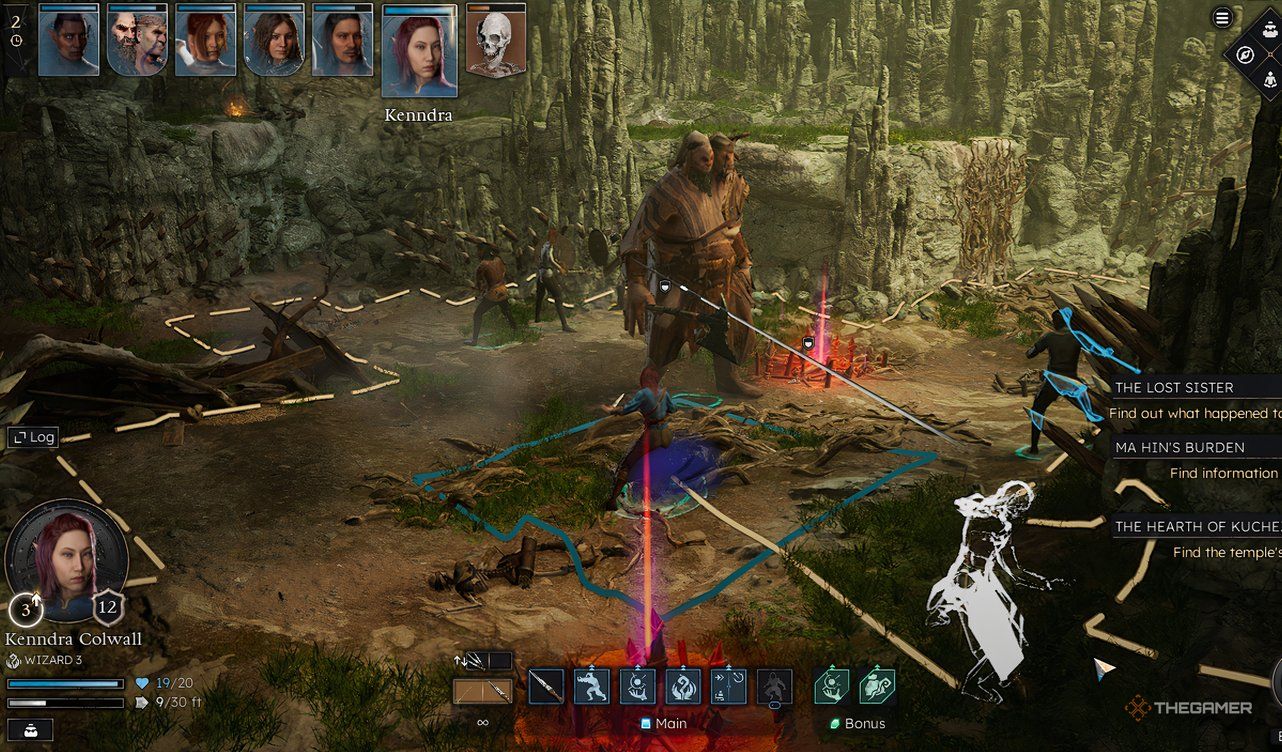1282x752 pixels.
Task: Activate the shove action icon
Action: tap(592, 688)
